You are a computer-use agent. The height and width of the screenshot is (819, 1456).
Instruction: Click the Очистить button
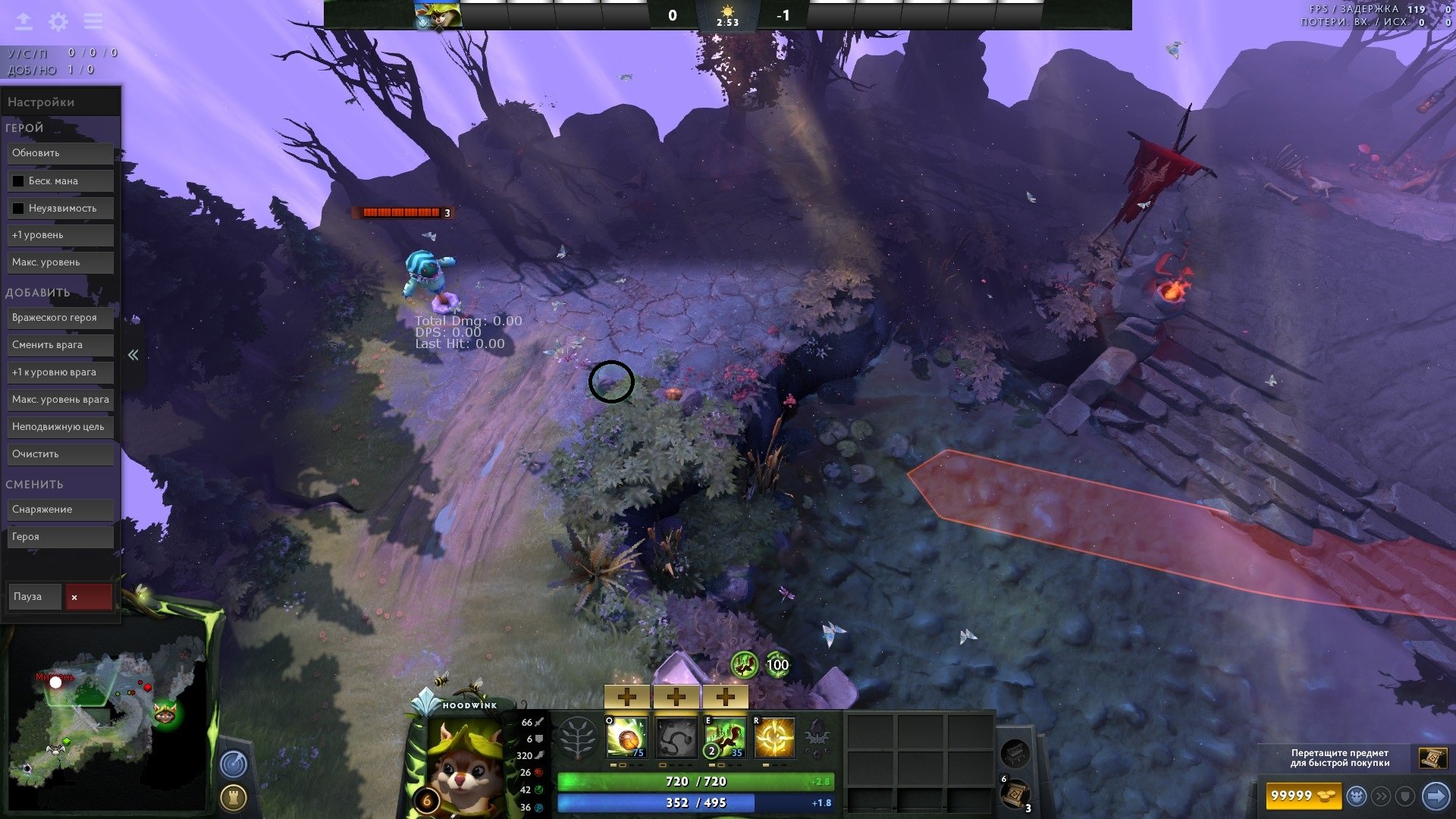pos(61,454)
